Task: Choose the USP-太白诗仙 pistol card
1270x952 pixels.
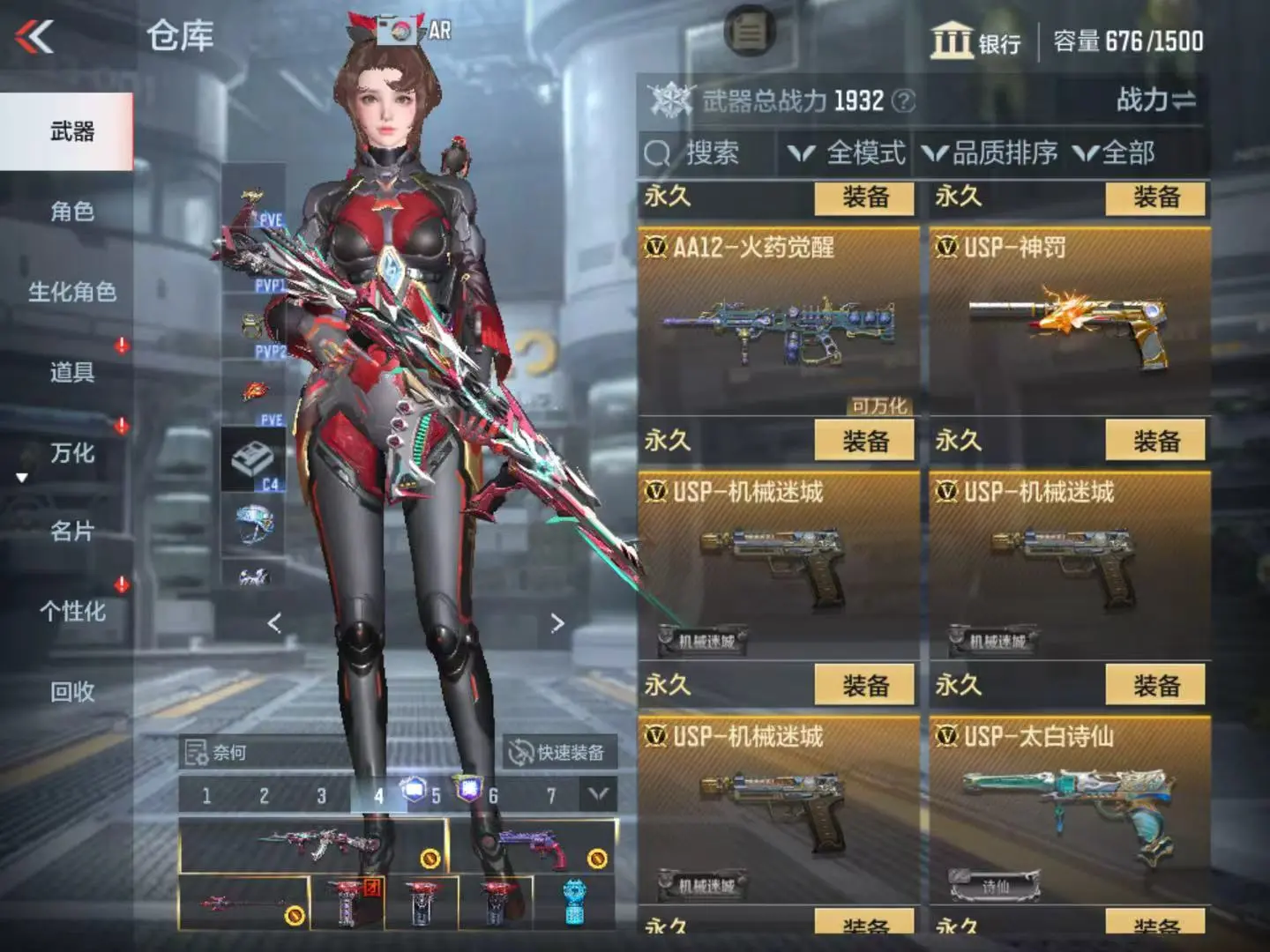Action: point(1069,811)
